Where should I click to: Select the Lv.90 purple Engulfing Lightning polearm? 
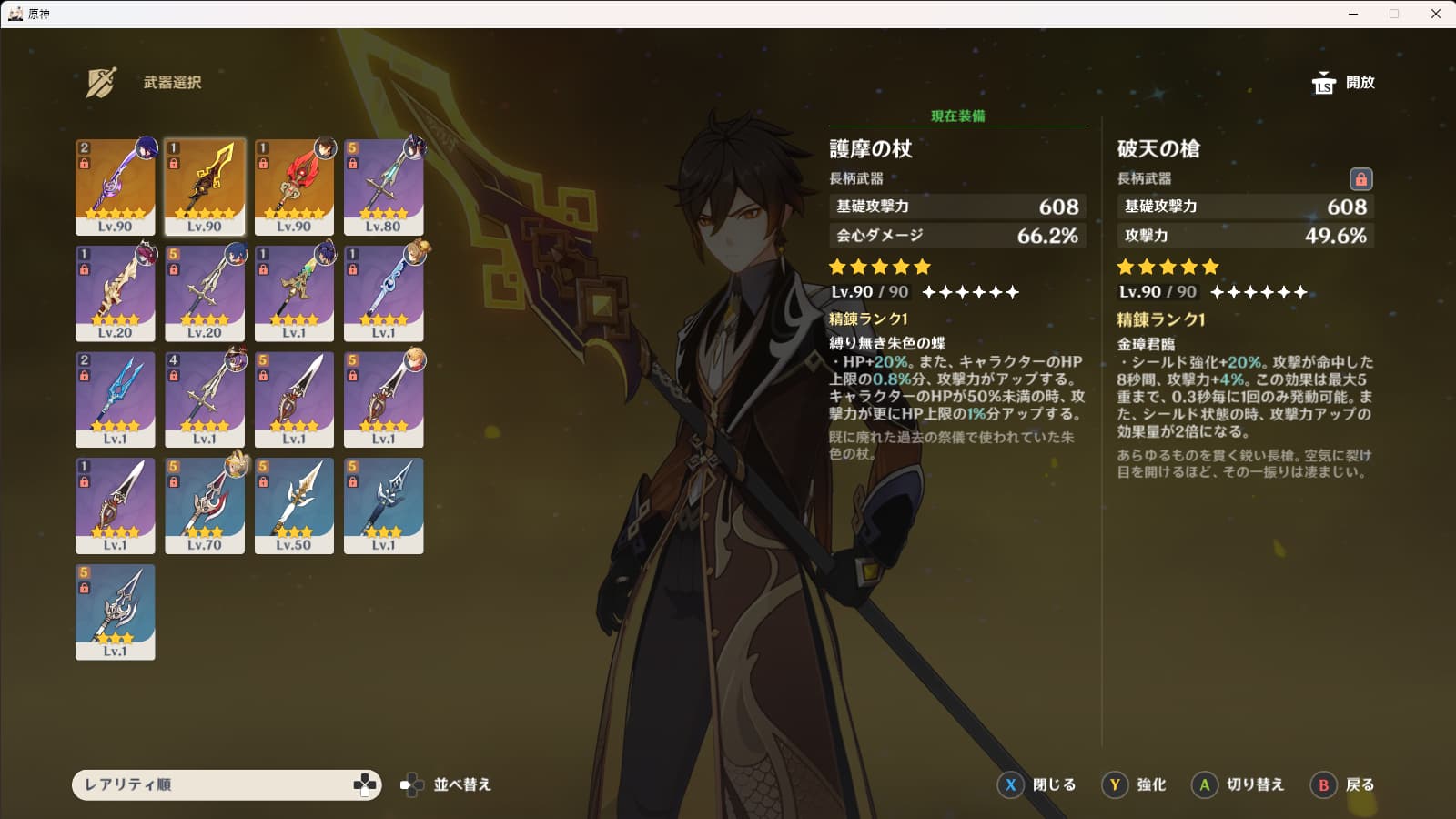[x=116, y=187]
